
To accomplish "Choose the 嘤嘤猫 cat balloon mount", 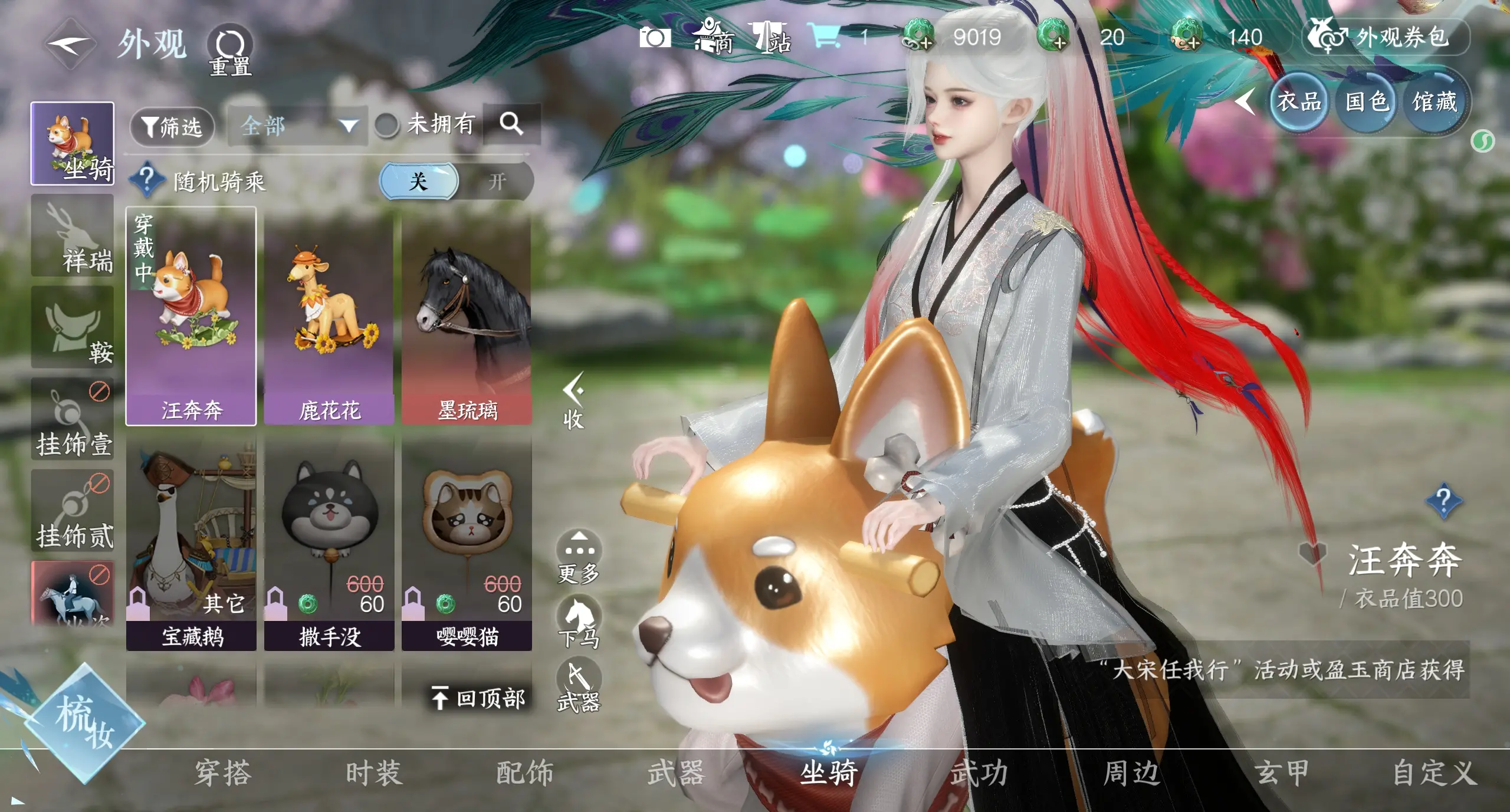I will tap(467, 543).
